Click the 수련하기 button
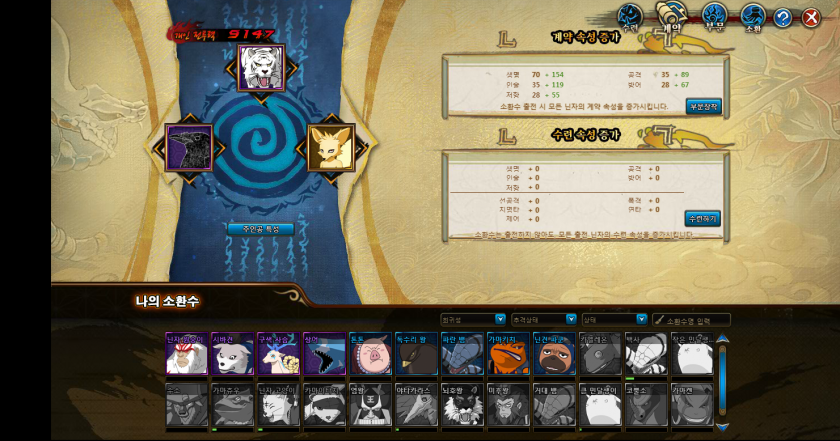The width and height of the screenshot is (840, 441). tap(703, 218)
